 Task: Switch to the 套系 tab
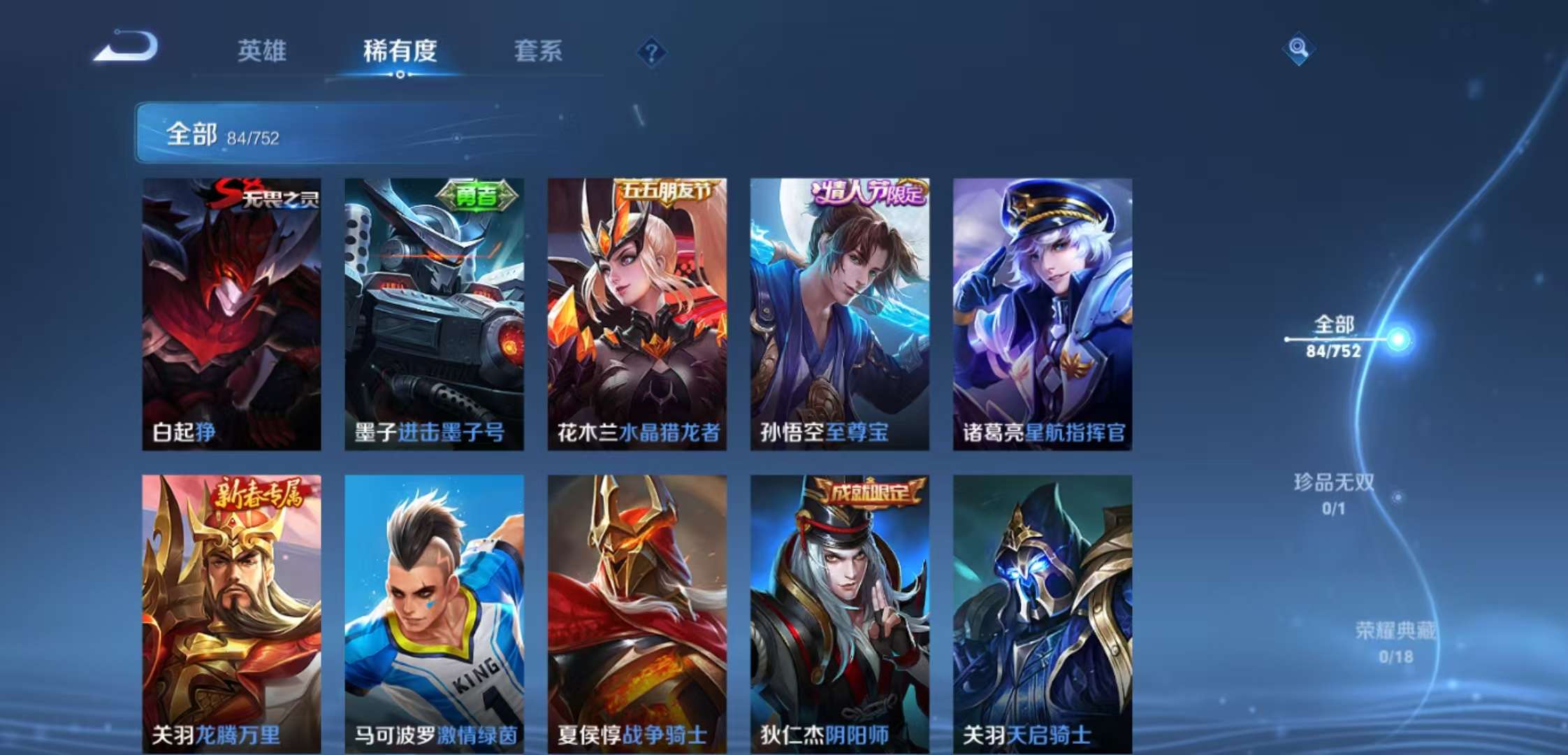click(x=539, y=52)
